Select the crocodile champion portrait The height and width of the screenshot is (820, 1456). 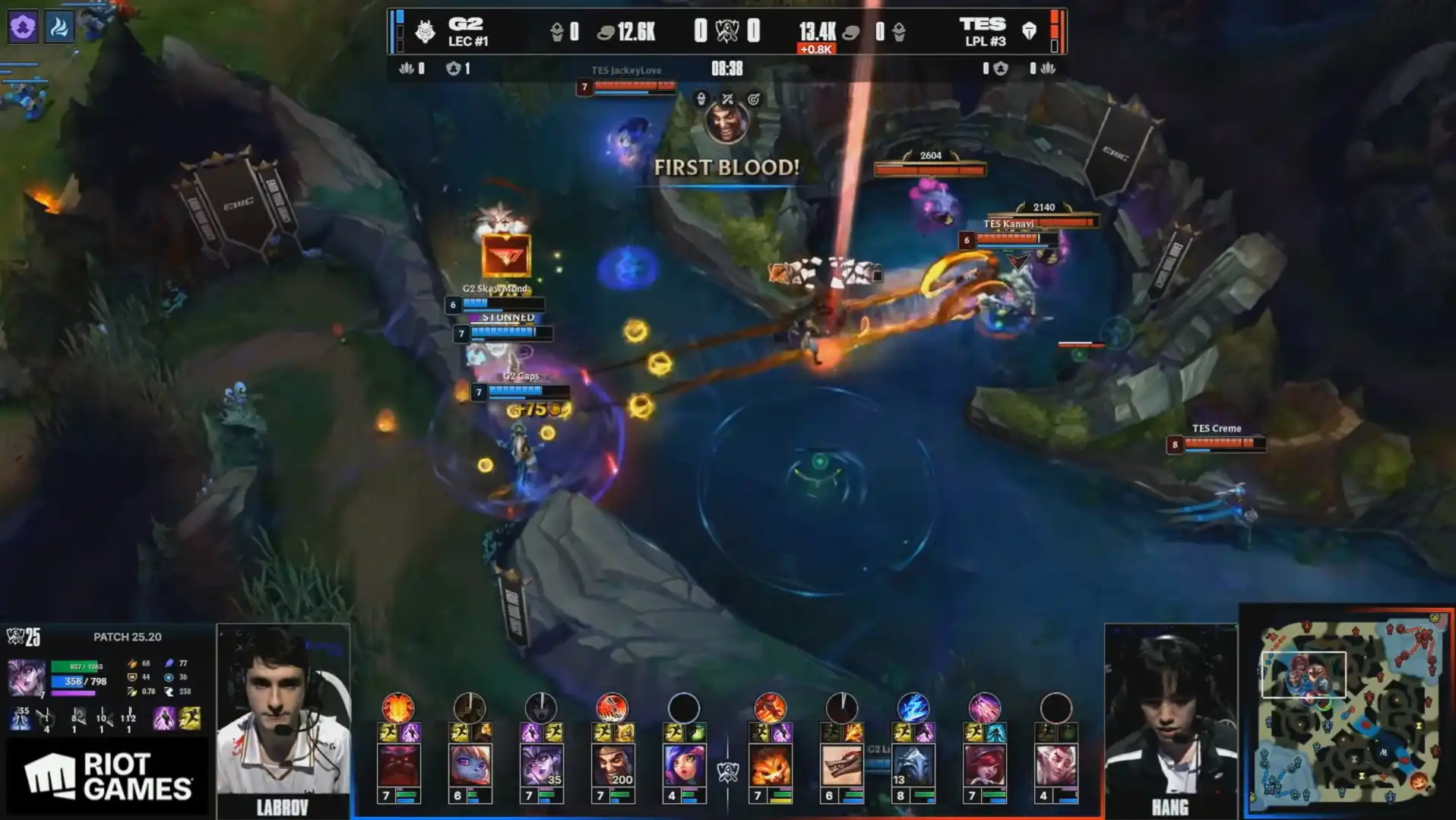point(841,765)
